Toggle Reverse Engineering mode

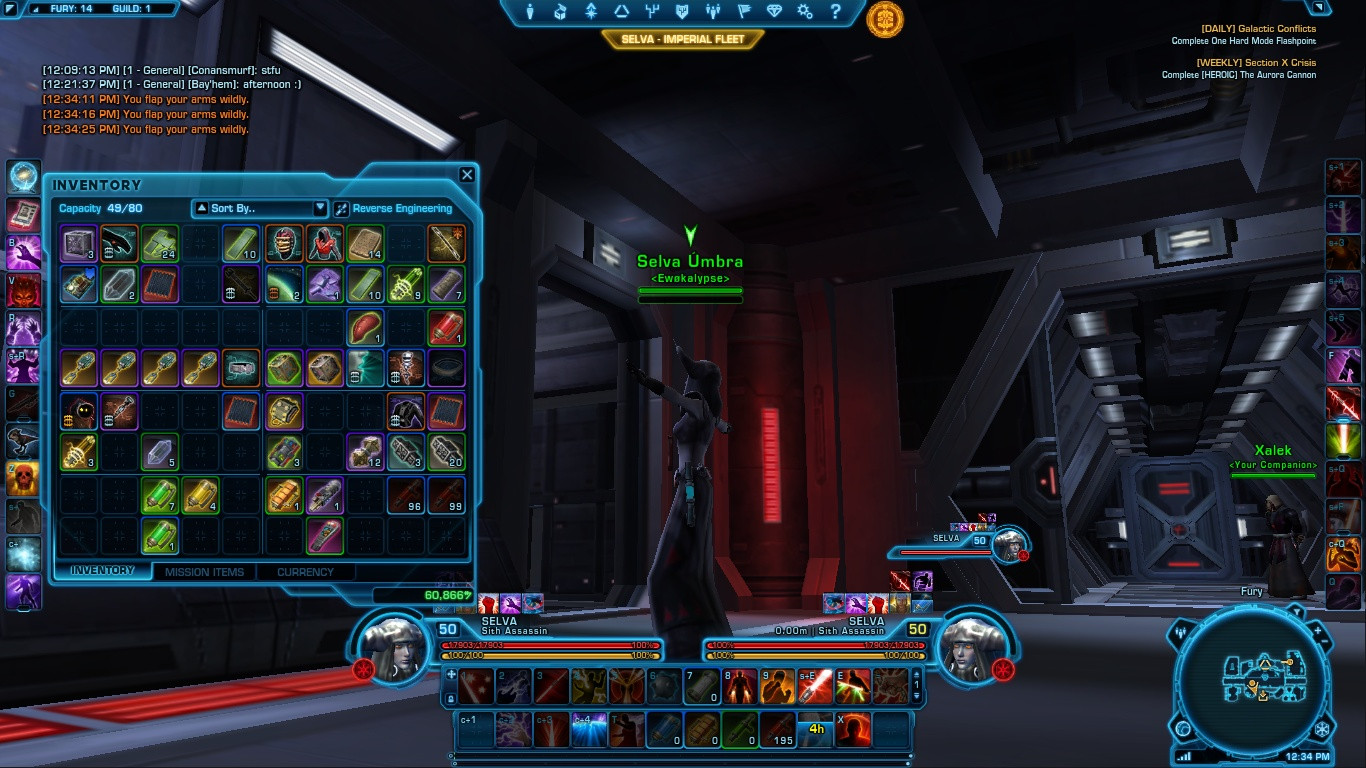pos(393,209)
